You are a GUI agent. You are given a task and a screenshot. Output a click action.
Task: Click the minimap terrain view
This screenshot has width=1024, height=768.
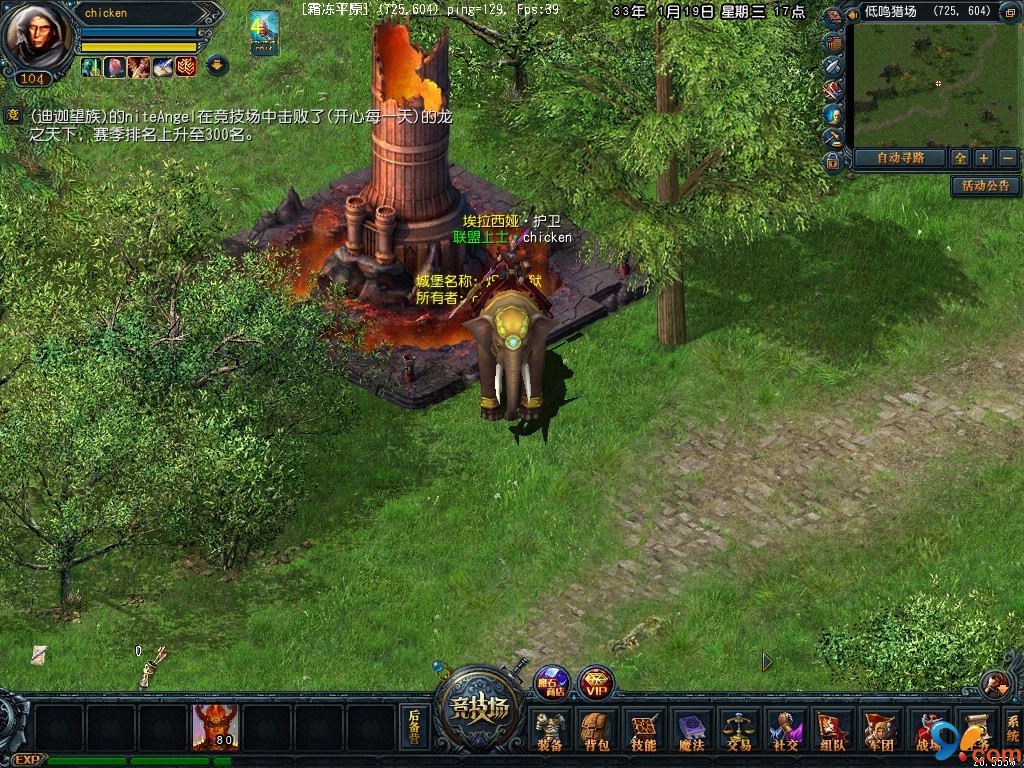(x=938, y=86)
